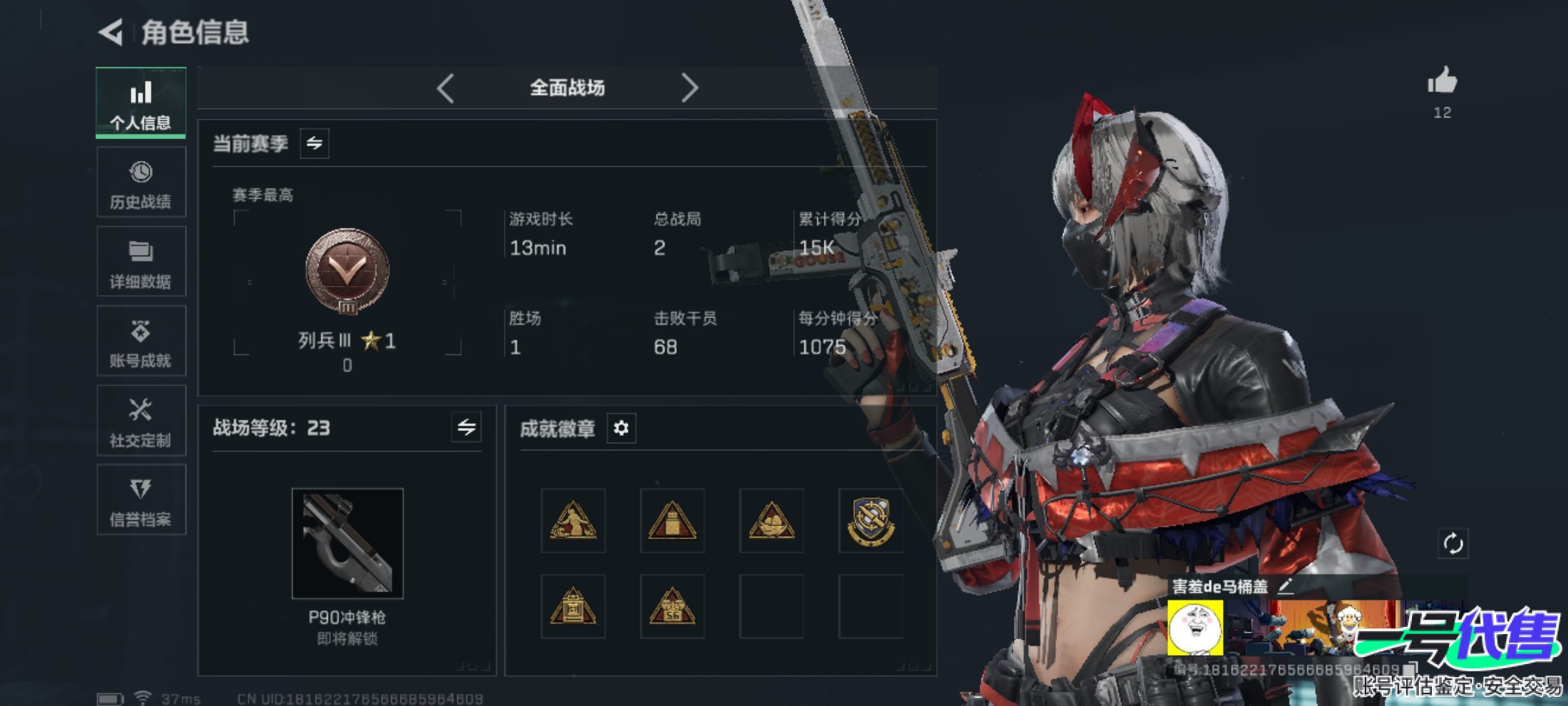Image resolution: width=1568 pixels, height=706 pixels.
Task: Switch to the next game mode arrow
Action: [689, 88]
